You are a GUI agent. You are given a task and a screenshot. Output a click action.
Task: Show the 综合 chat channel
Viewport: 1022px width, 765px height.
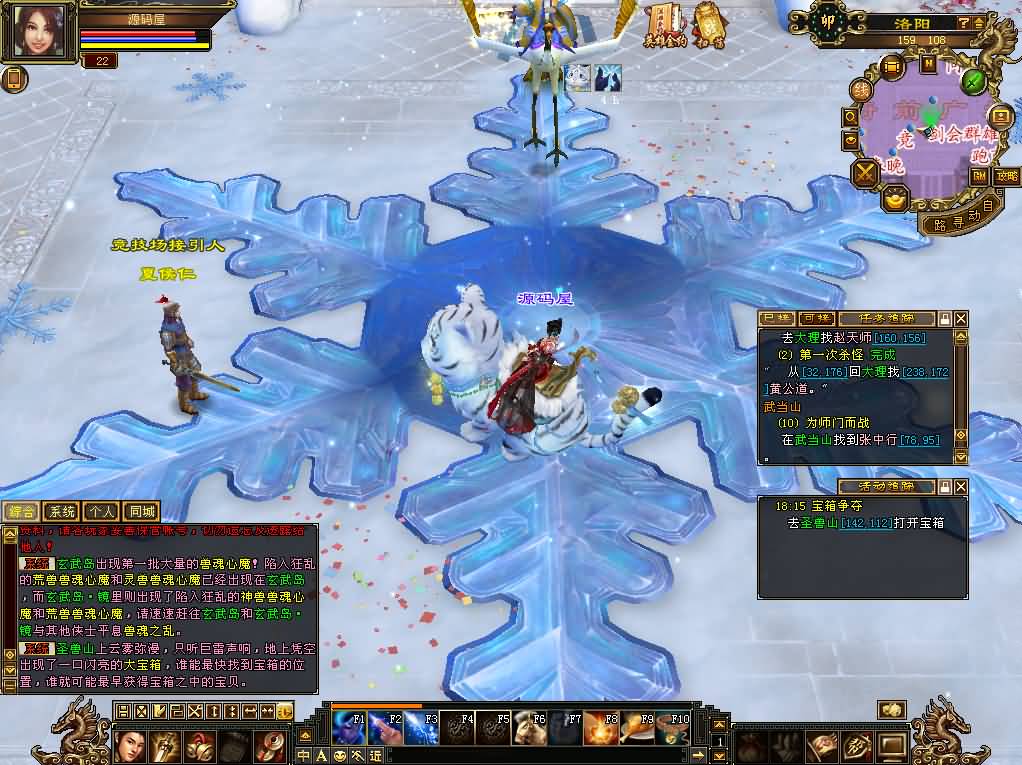(23, 511)
